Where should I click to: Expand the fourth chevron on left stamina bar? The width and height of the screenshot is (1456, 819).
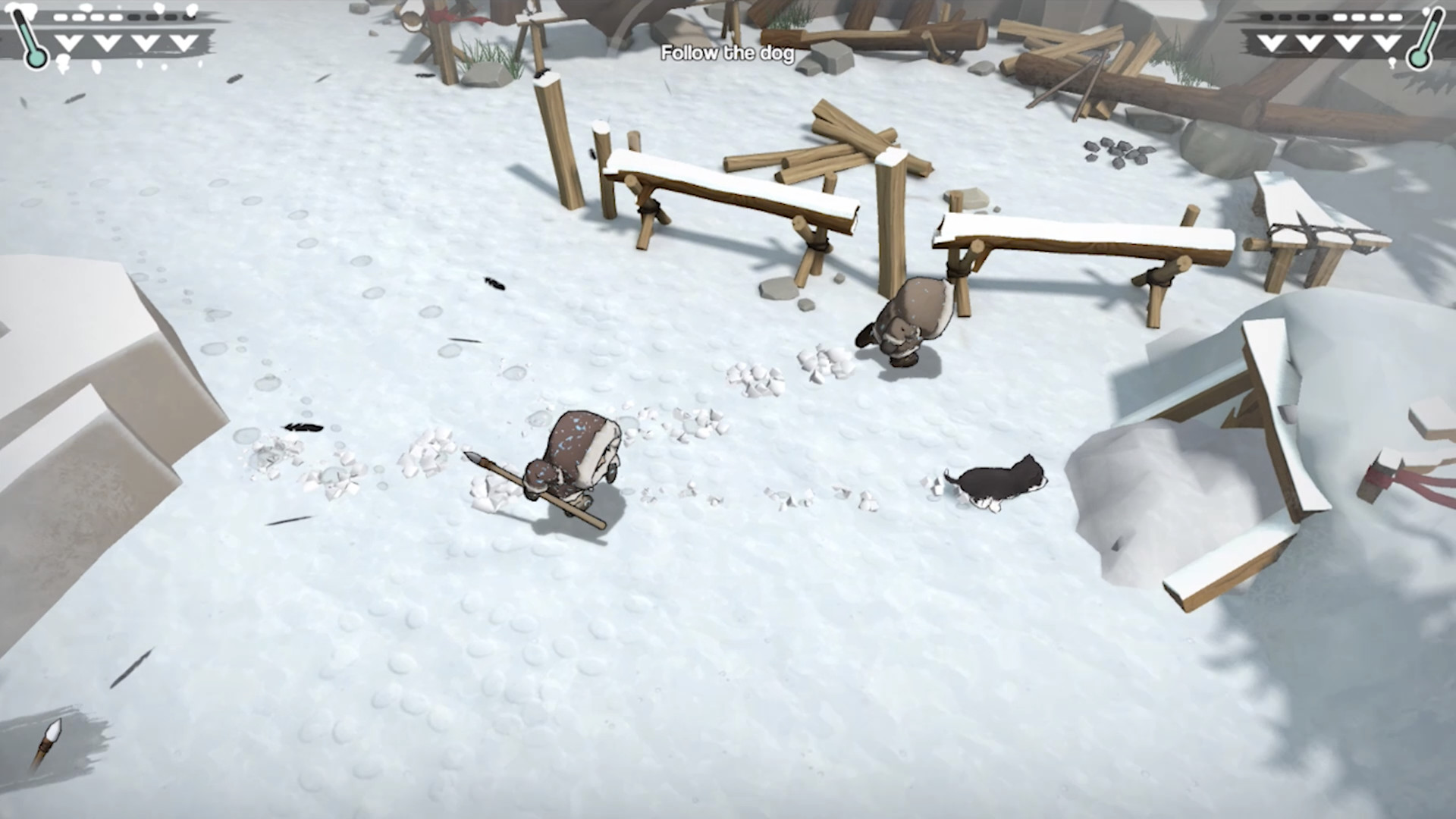tap(184, 42)
